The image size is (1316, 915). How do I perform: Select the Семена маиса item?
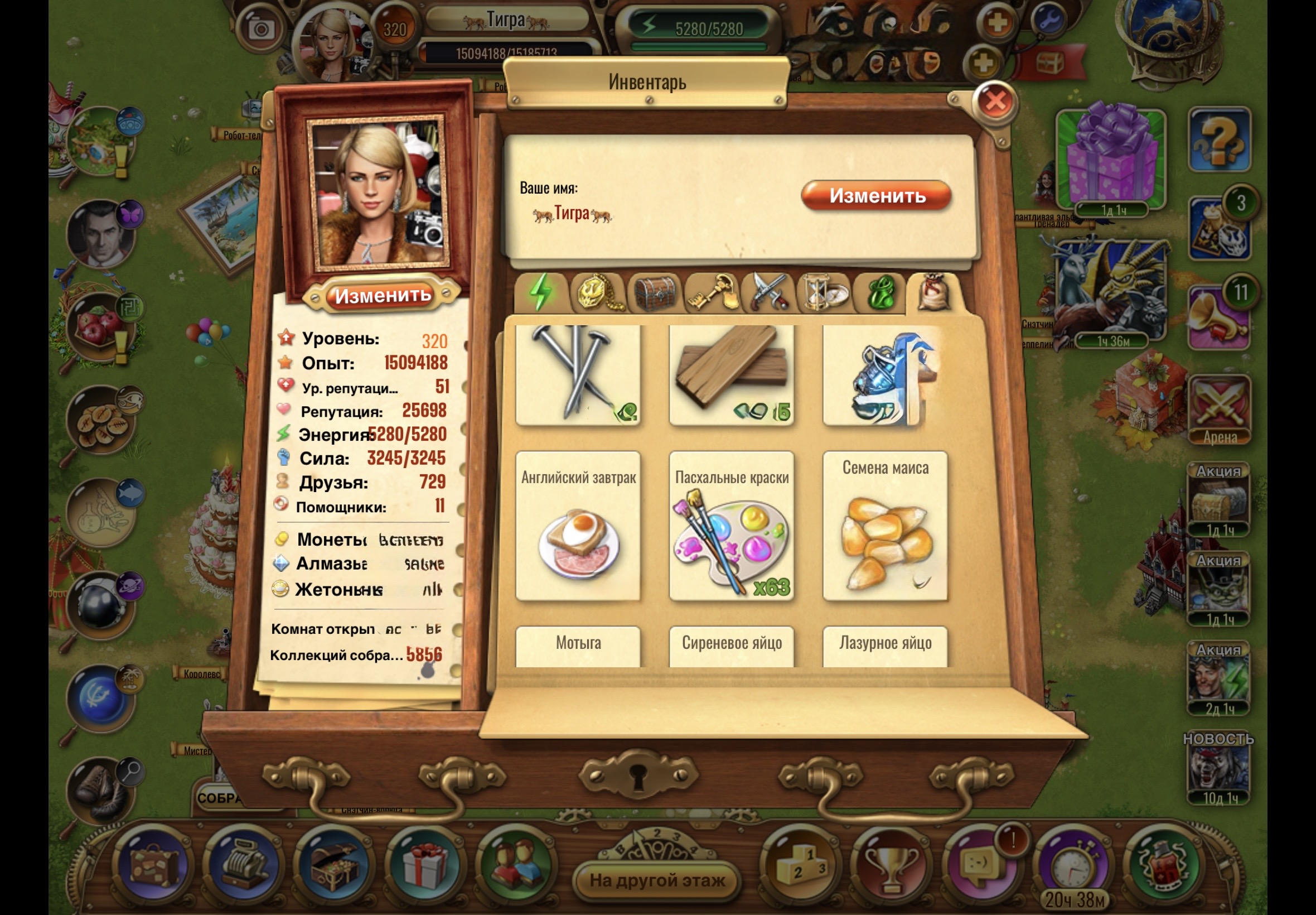[x=885, y=525]
